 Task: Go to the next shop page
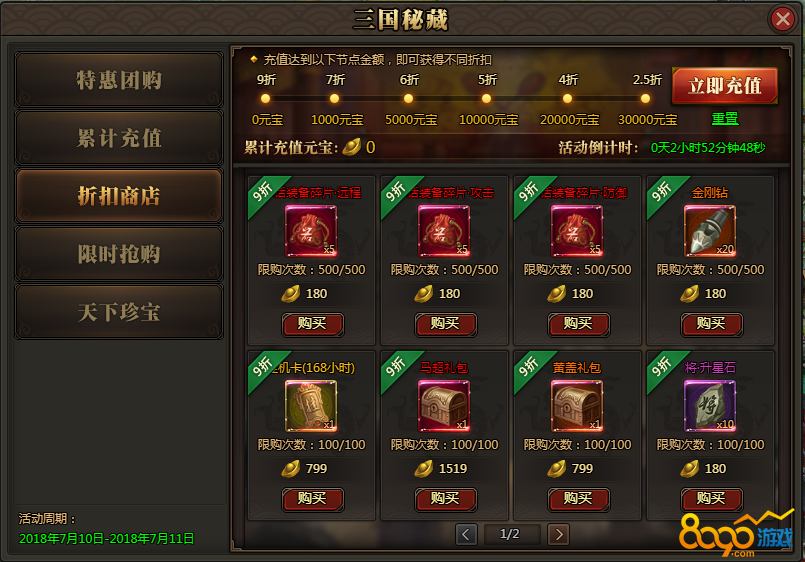click(x=558, y=534)
